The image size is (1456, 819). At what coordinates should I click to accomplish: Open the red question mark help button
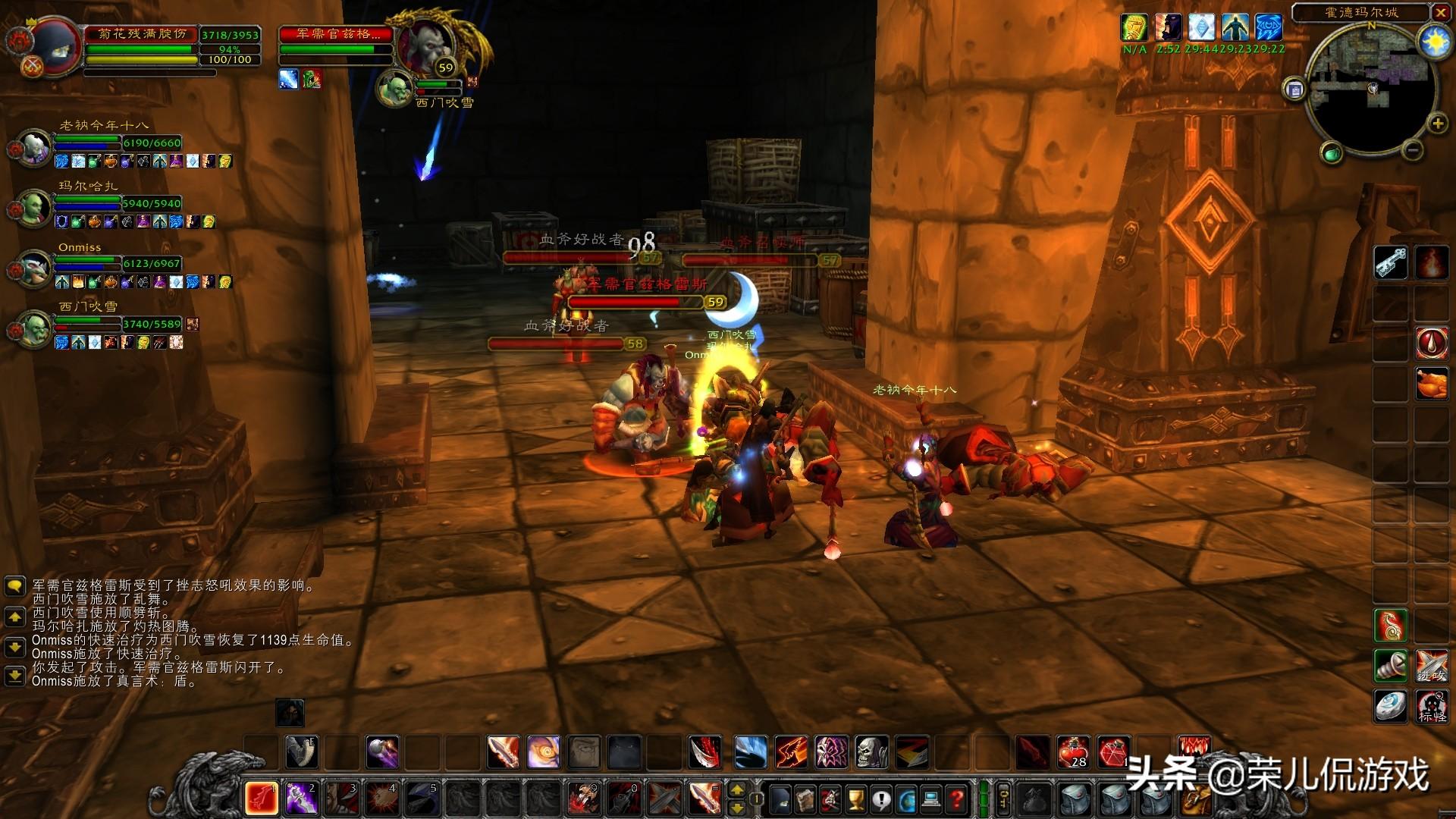click(957, 799)
